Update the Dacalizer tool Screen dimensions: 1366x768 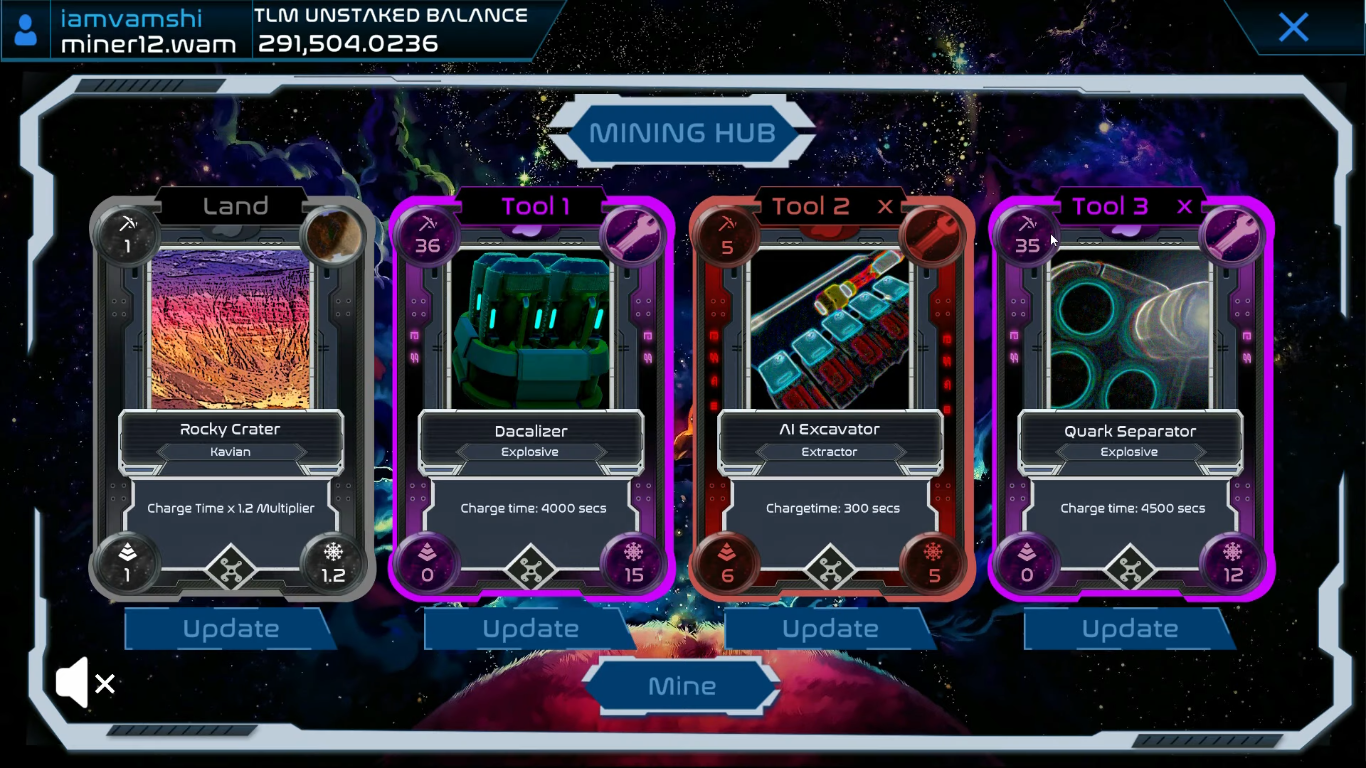point(530,629)
